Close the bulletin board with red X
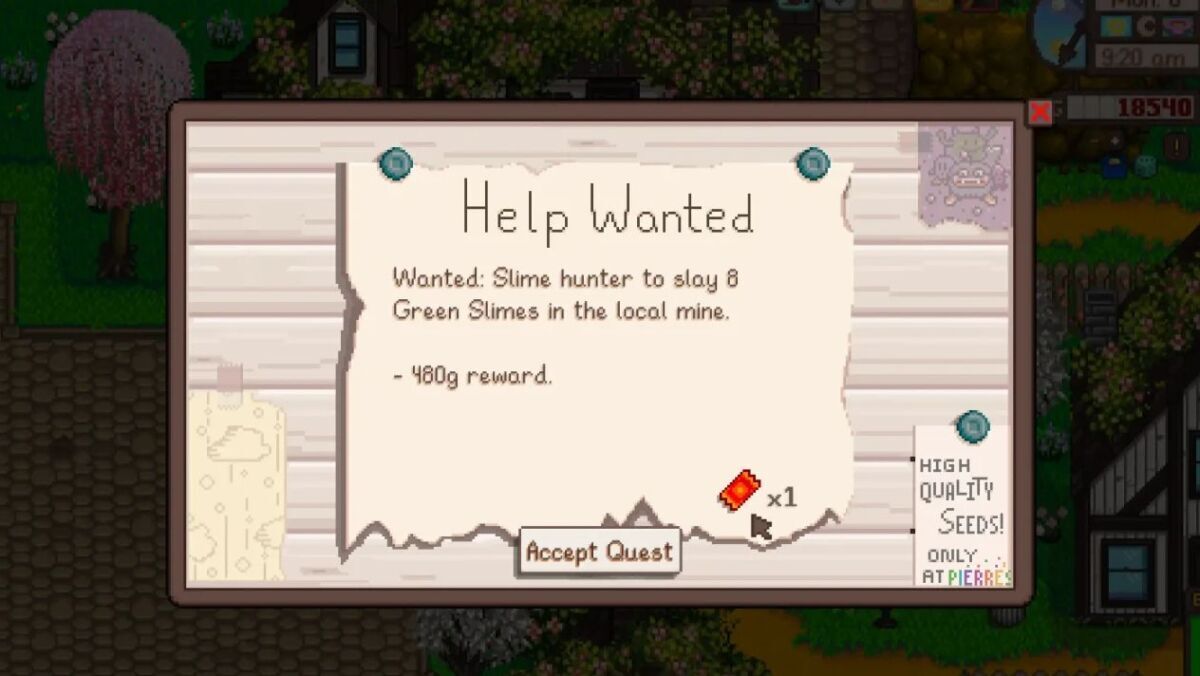1200x676 pixels. (x=1040, y=112)
